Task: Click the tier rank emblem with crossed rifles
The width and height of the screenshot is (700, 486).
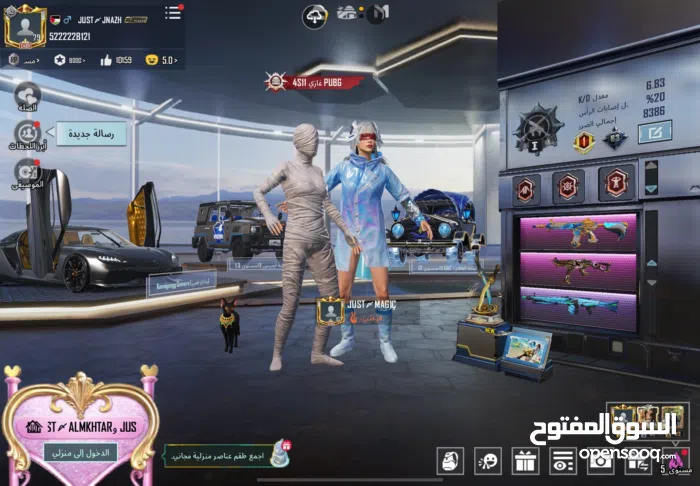Action: click(x=539, y=128)
